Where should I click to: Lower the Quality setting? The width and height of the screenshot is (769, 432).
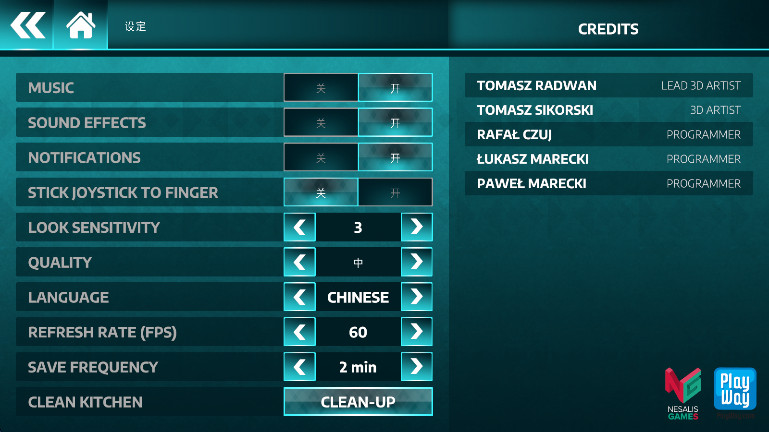299,262
